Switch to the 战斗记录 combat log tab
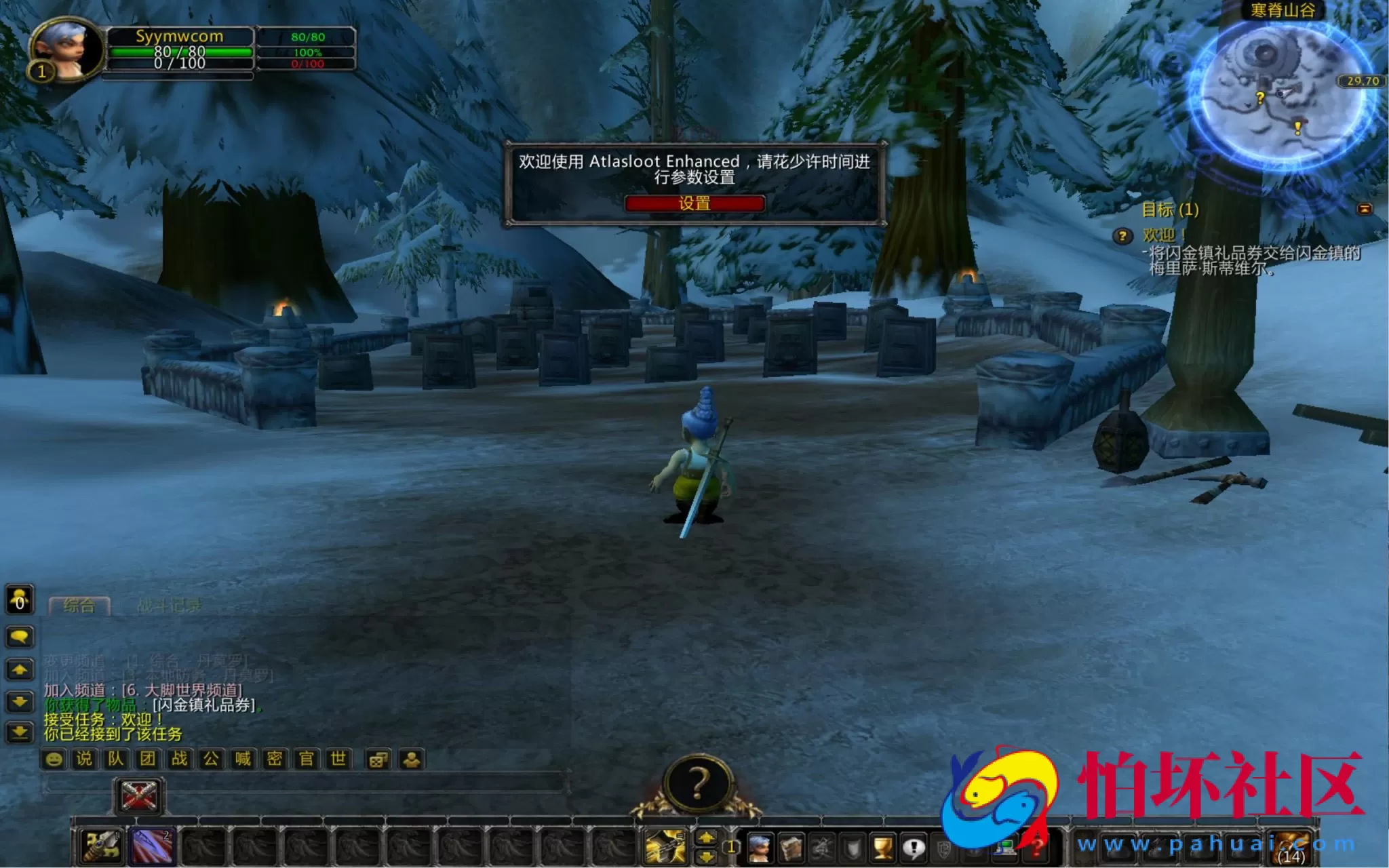1389x868 pixels. click(172, 605)
